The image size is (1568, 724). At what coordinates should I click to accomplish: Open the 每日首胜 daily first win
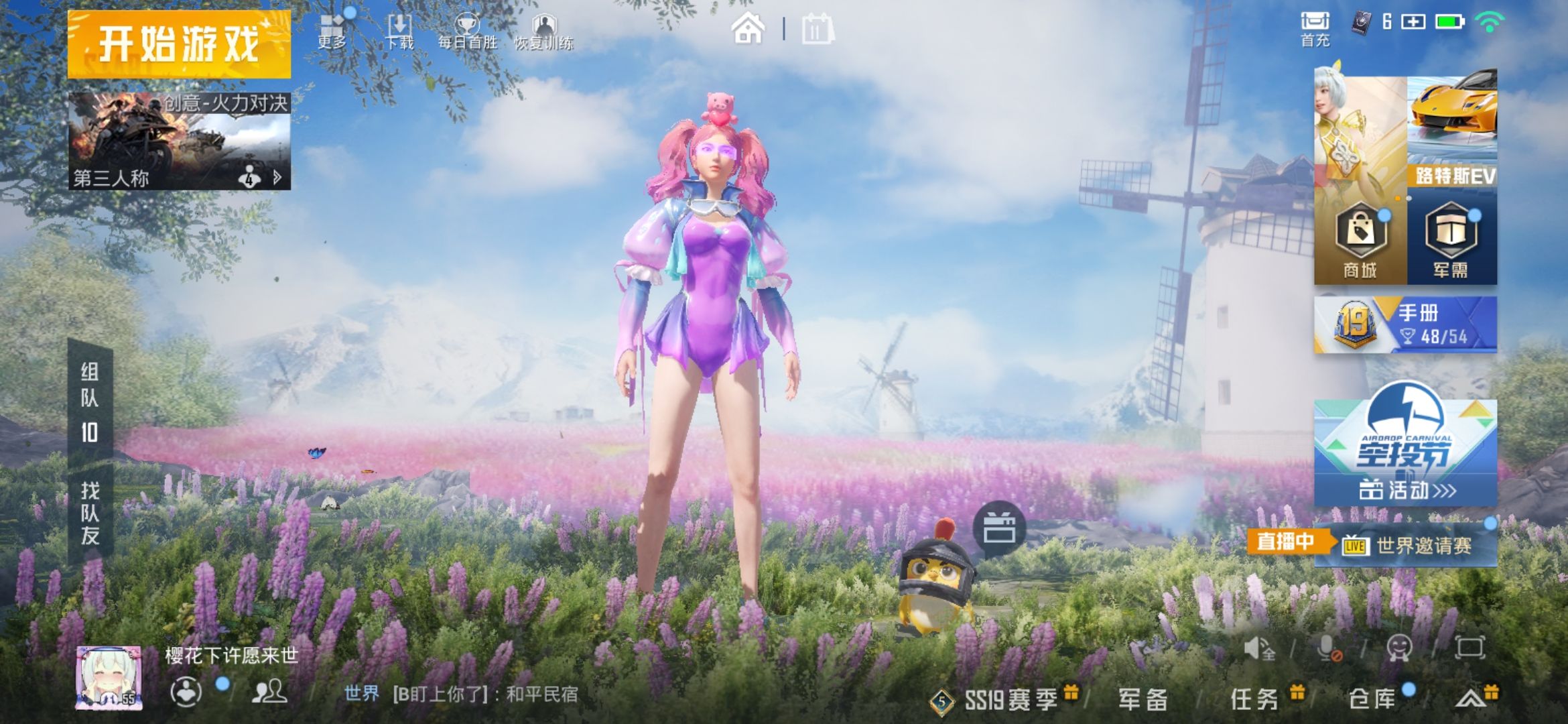[467, 32]
